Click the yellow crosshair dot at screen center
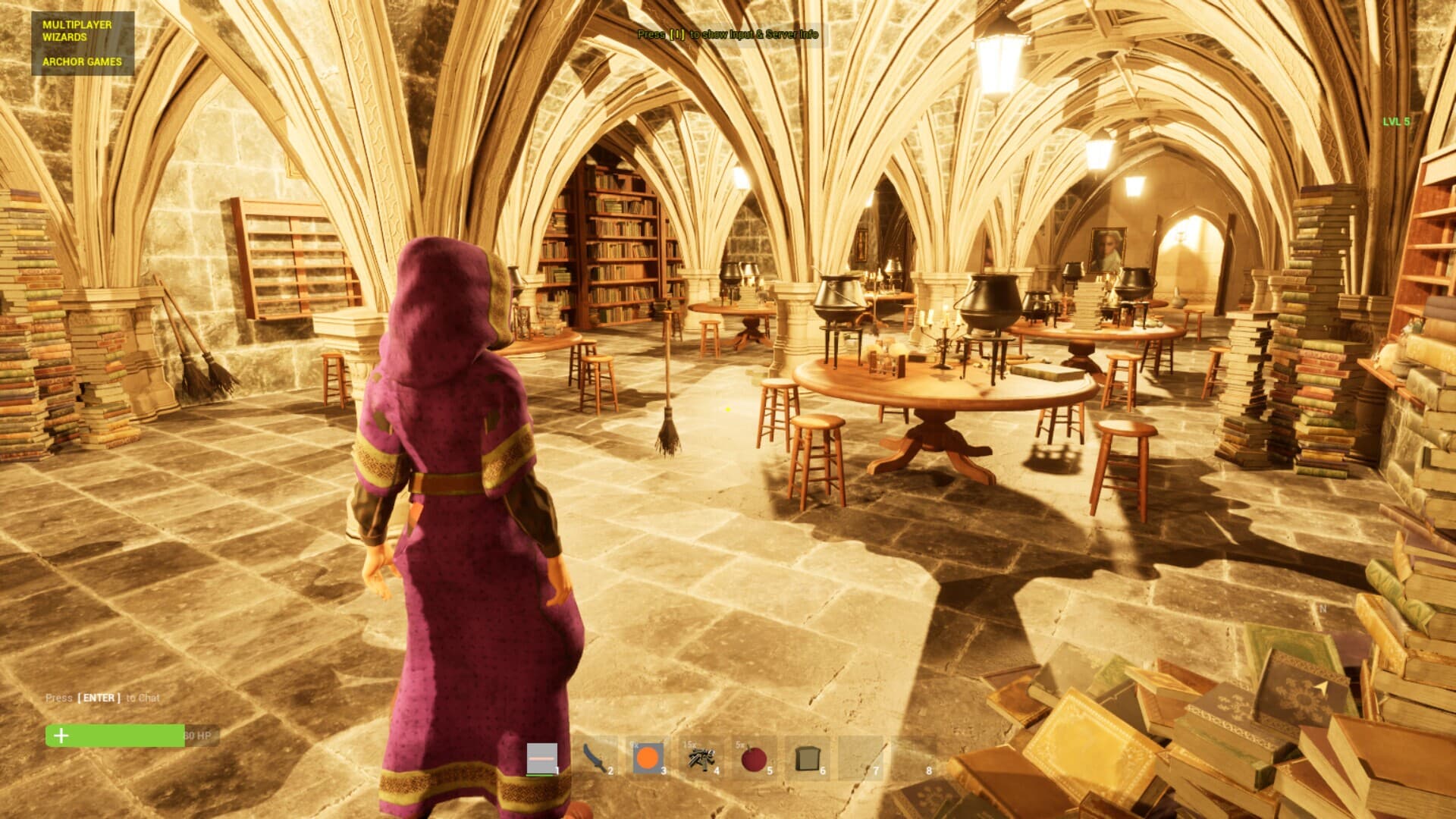 point(726,408)
